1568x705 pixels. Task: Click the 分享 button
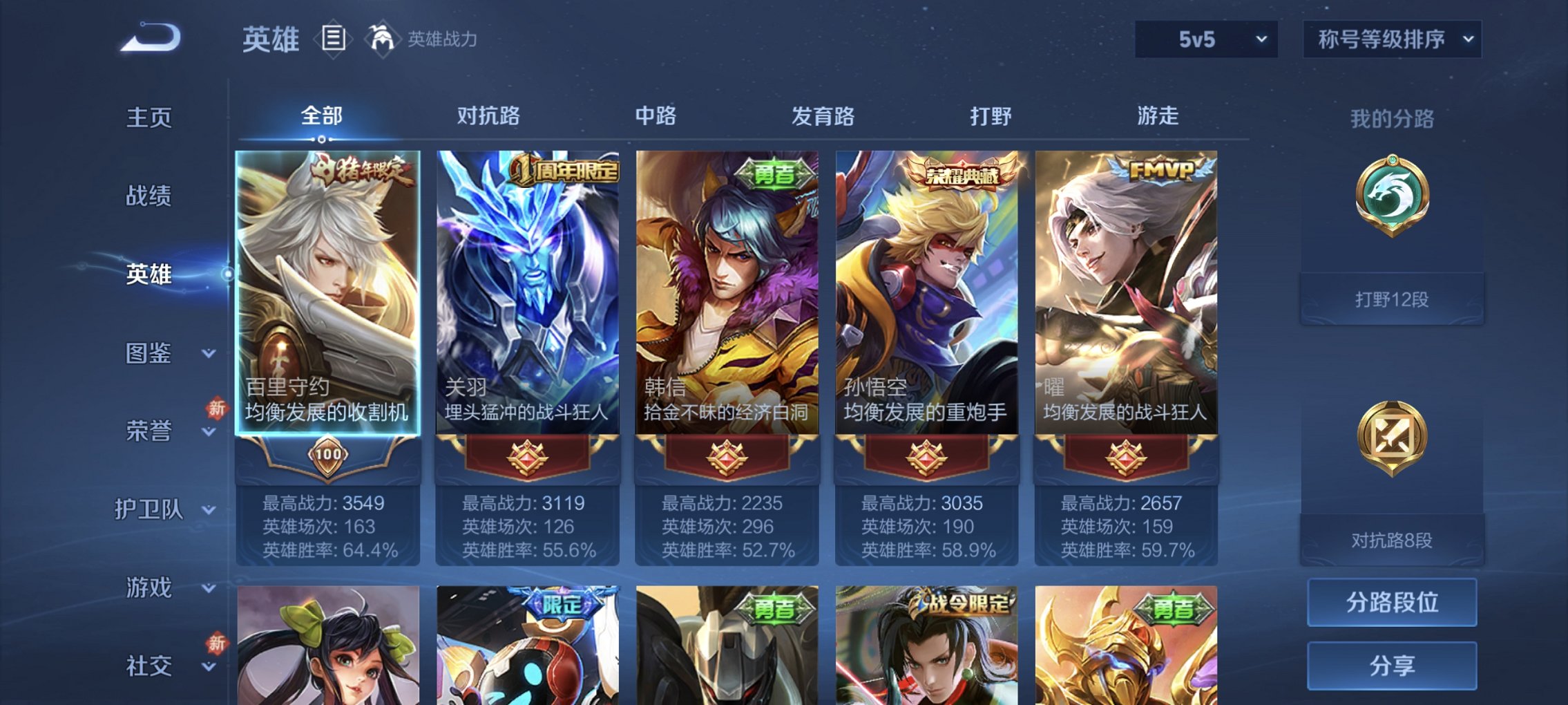point(1391,664)
